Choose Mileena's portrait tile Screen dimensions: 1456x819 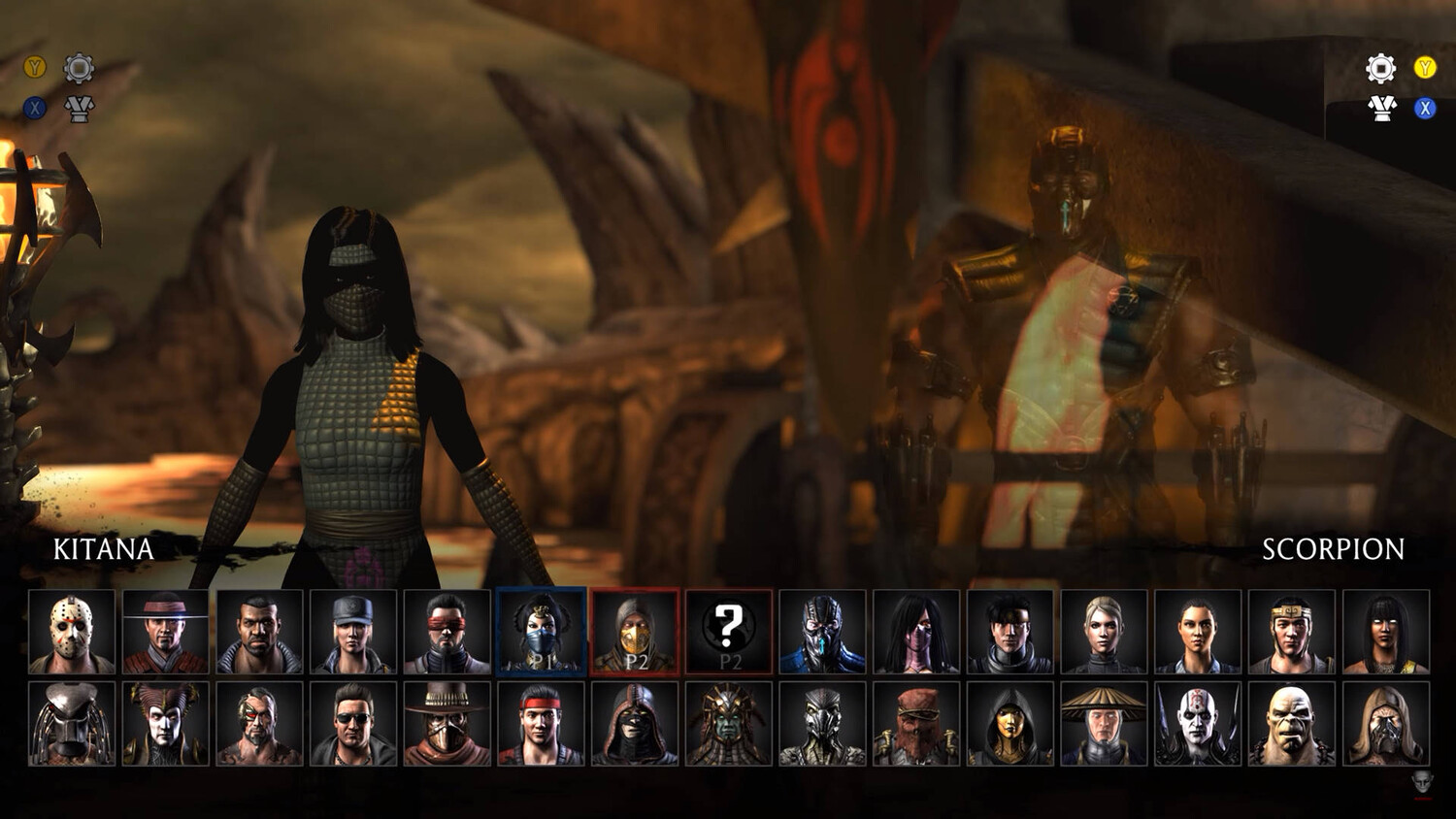coord(916,632)
